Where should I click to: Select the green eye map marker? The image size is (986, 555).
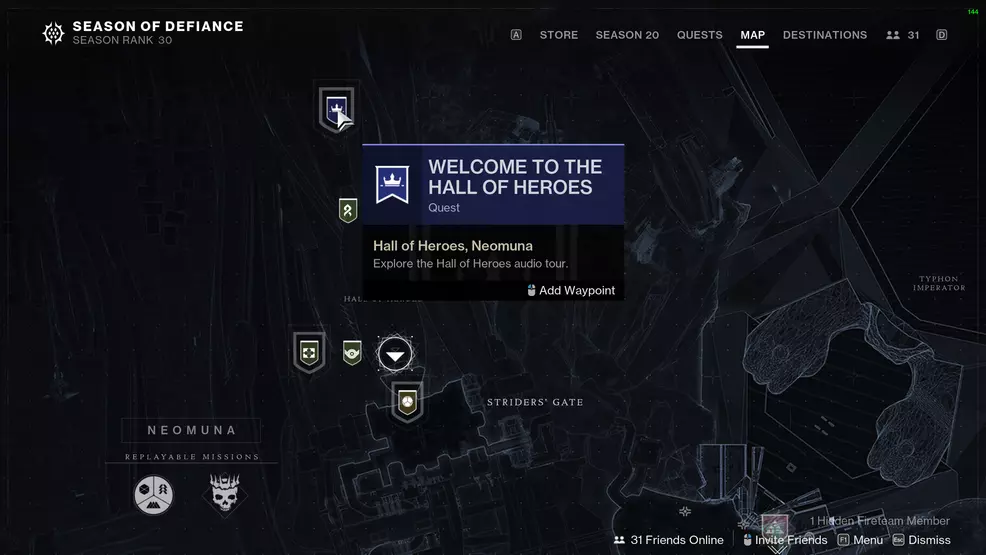(x=352, y=352)
